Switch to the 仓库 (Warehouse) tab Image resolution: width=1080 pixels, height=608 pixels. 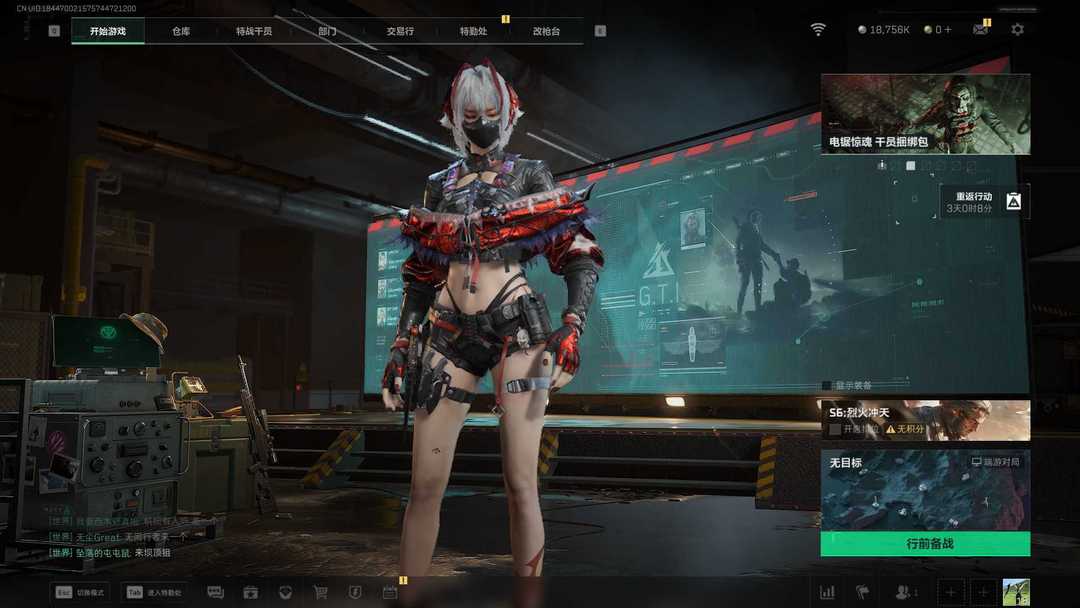click(180, 31)
